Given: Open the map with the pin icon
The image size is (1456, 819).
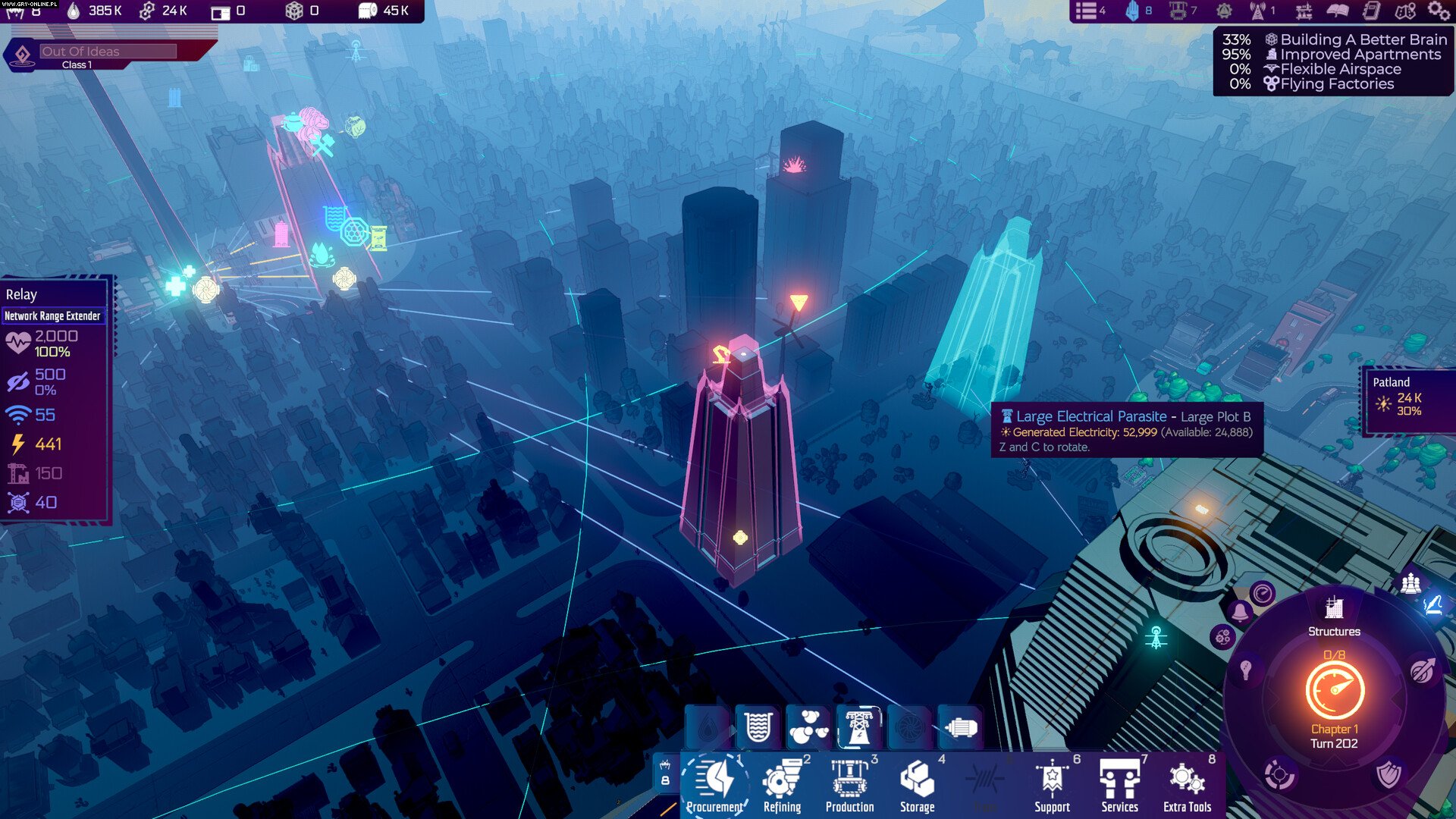Looking at the screenshot, I should [1404, 11].
